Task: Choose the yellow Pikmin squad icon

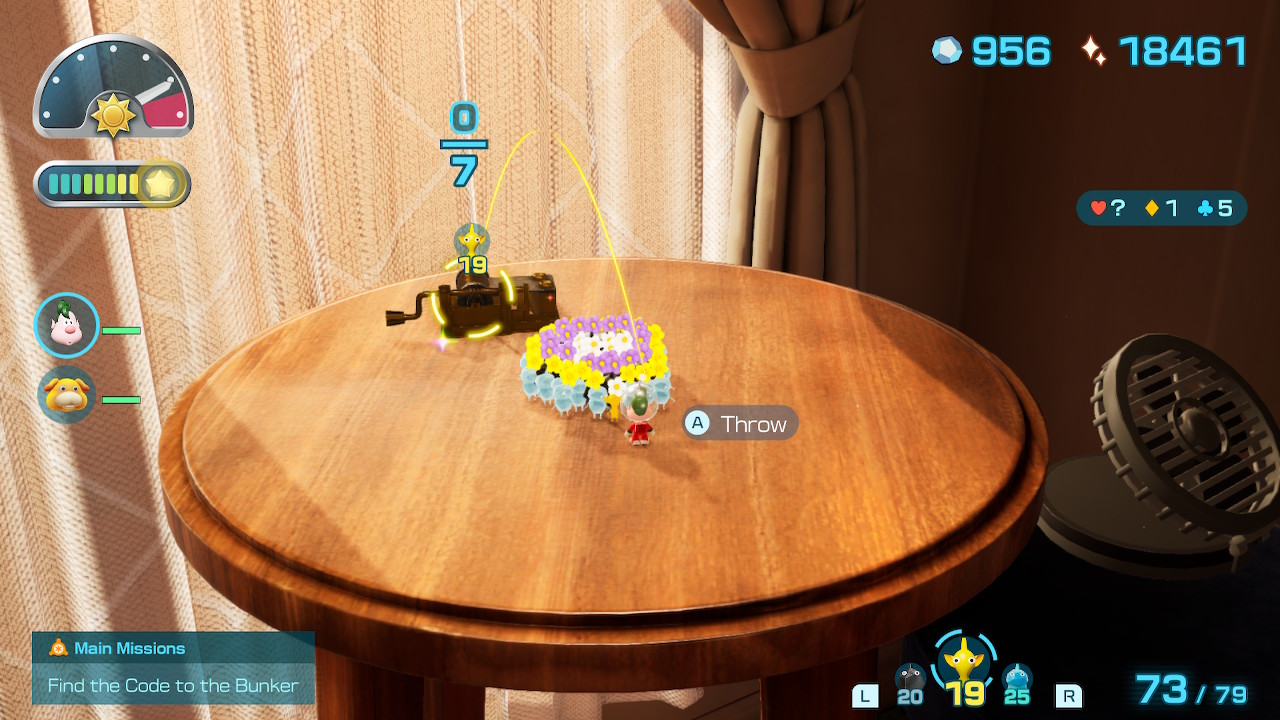Action: click(x=965, y=660)
